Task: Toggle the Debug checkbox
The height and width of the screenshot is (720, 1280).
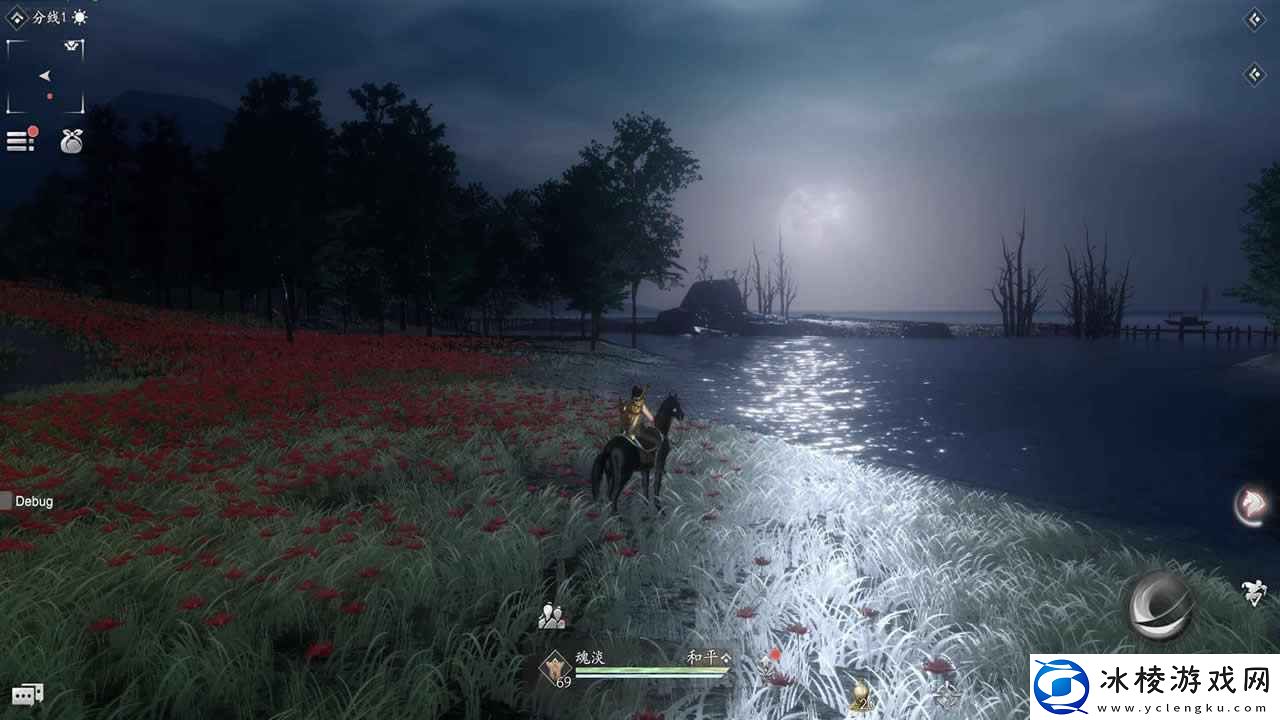Action: click(x=6, y=501)
